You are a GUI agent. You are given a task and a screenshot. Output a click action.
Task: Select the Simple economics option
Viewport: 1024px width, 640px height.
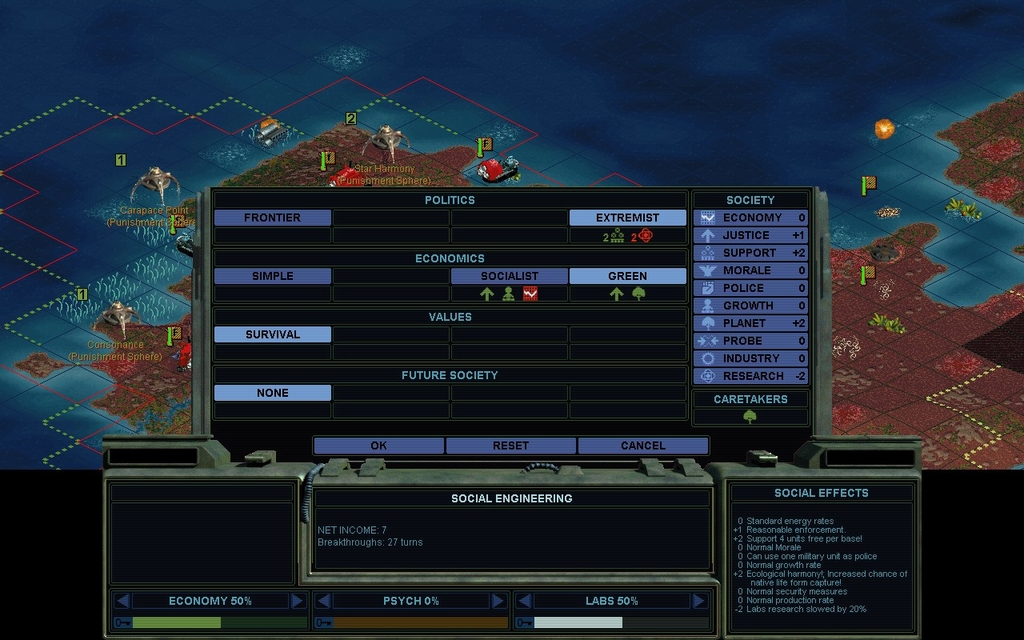272,276
